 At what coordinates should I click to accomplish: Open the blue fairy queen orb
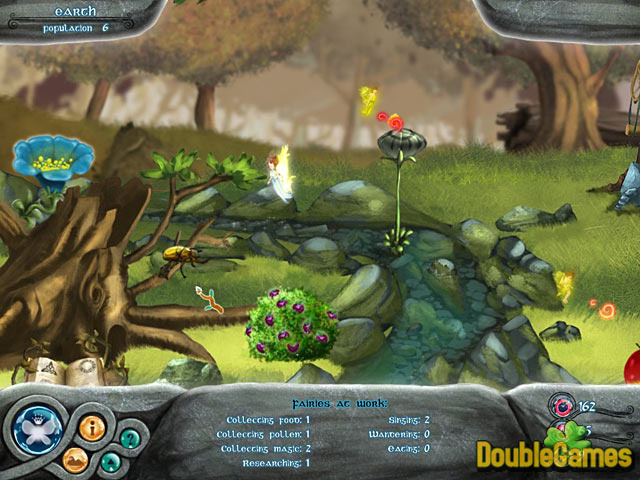tap(38, 430)
